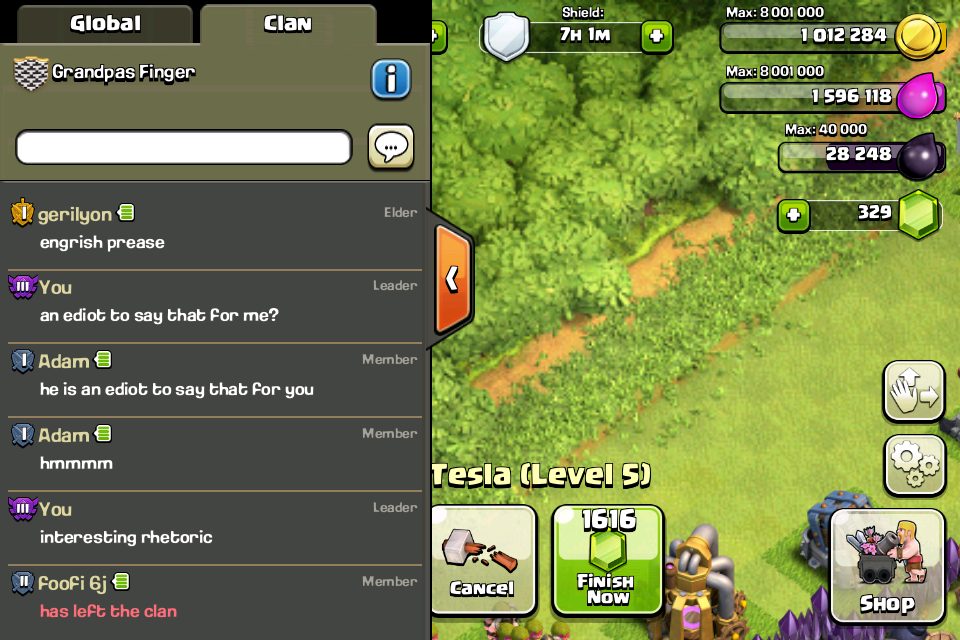
Task: Switch to the Global chat tab
Action: point(105,23)
